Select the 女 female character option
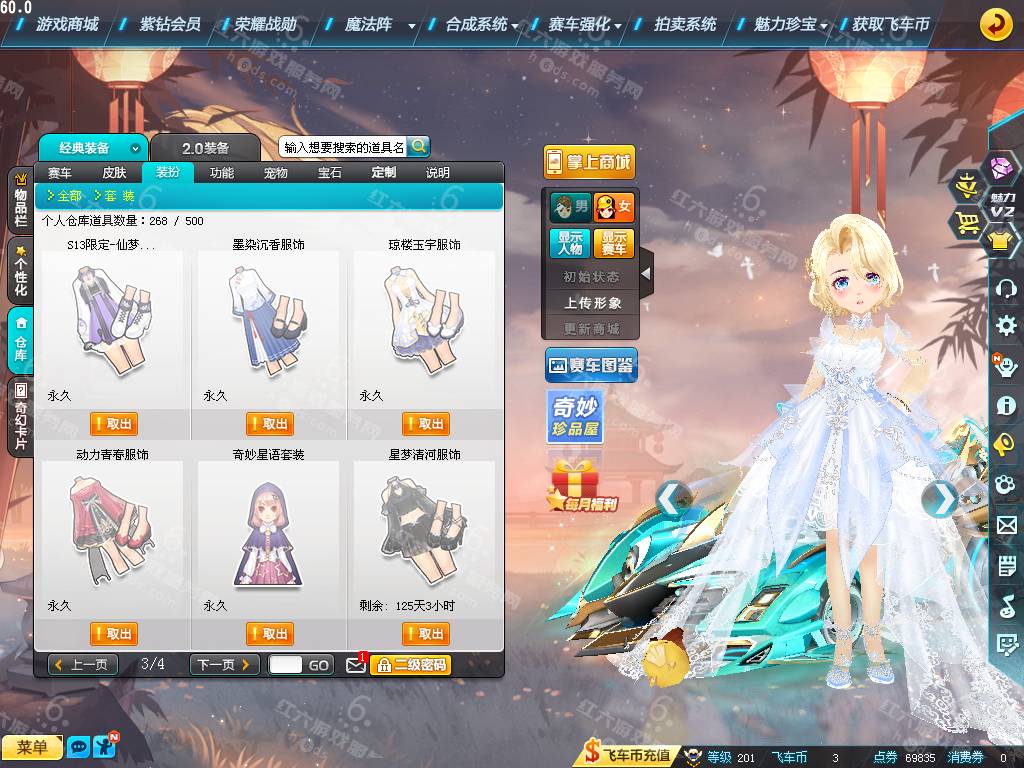The width and height of the screenshot is (1024, 768). tap(614, 208)
